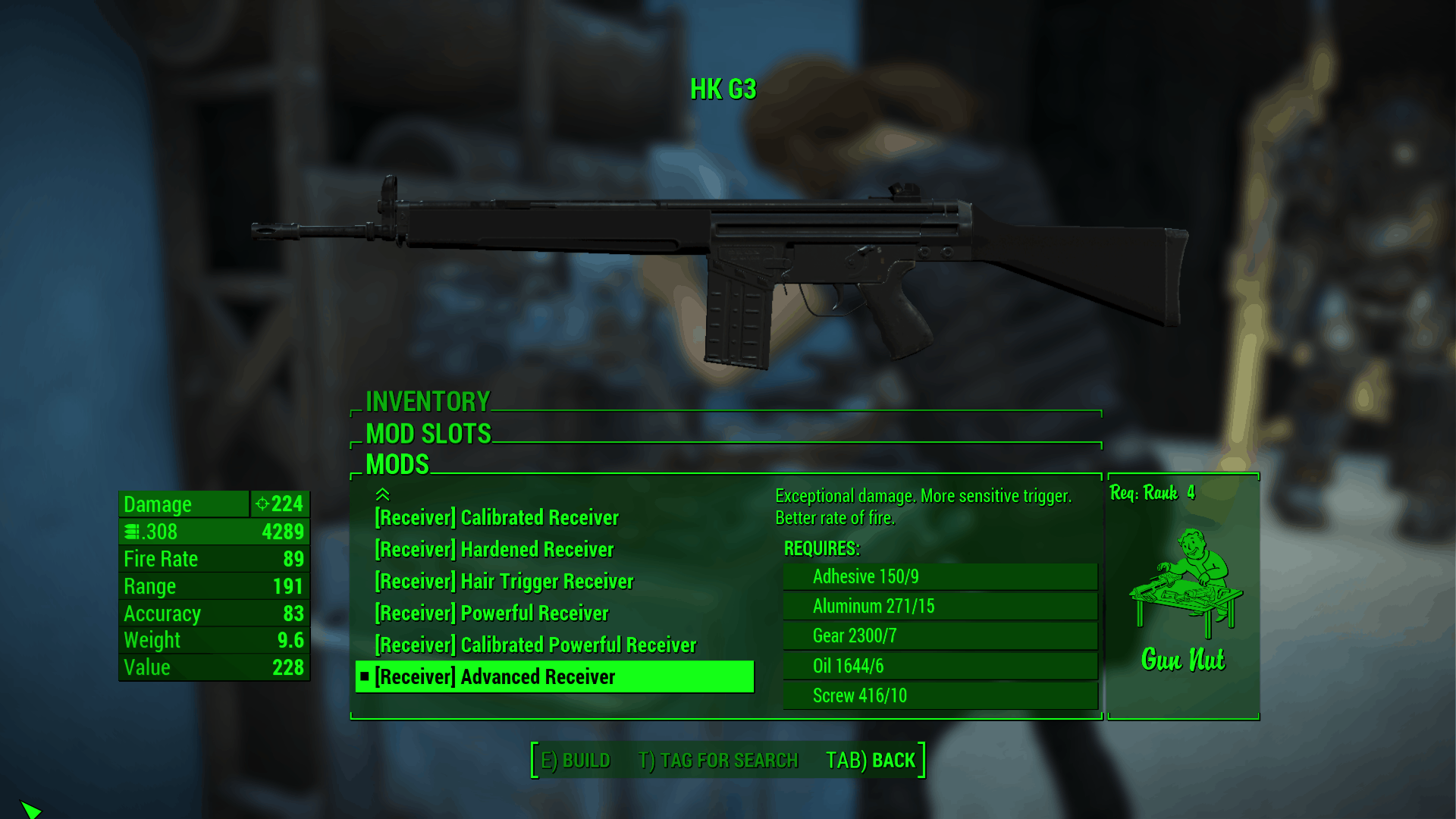
Task: Select the Powerful Receiver mod
Action: 491,613
